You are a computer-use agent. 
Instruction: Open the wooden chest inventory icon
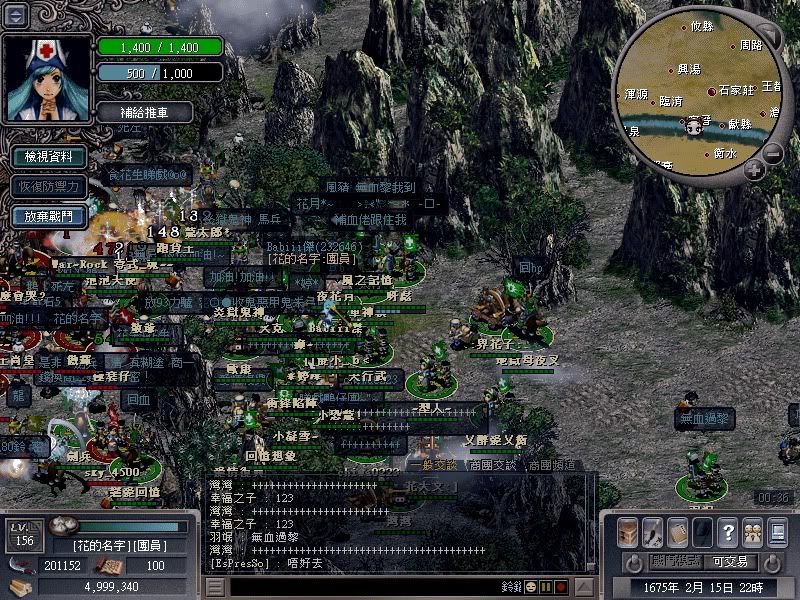pos(628,532)
